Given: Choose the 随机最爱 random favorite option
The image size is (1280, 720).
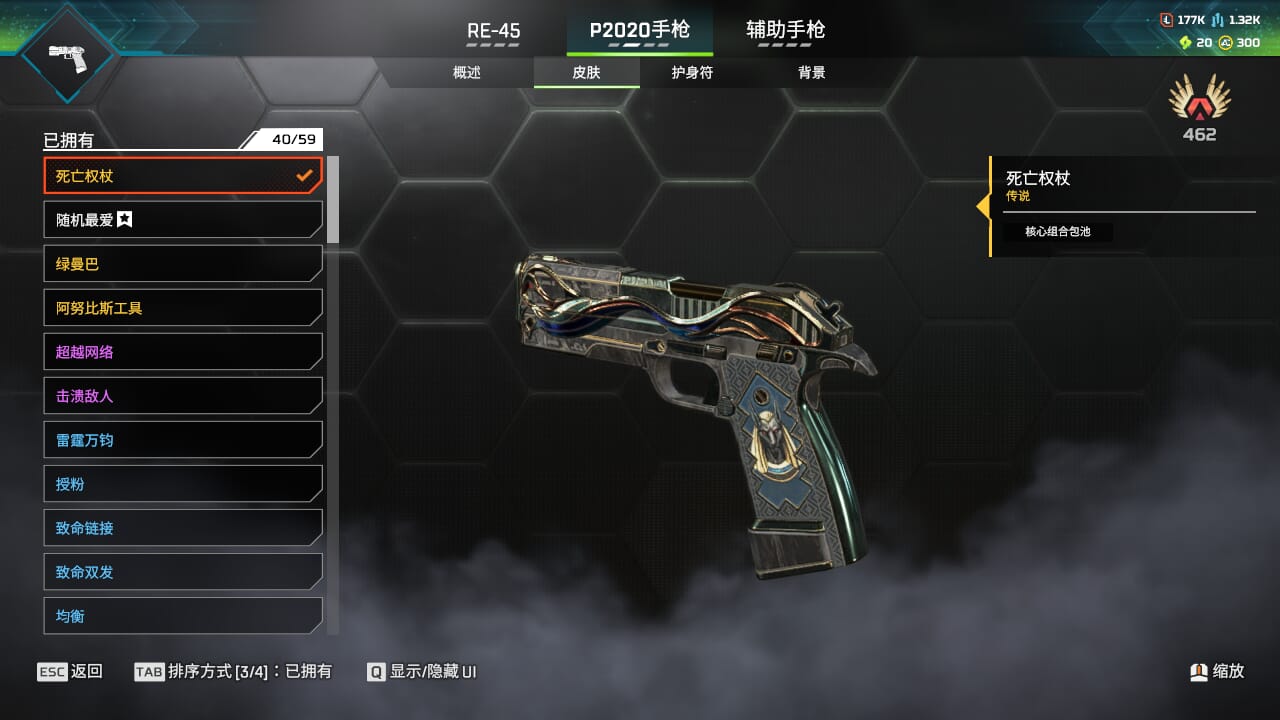Looking at the screenshot, I should (x=183, y=220).
